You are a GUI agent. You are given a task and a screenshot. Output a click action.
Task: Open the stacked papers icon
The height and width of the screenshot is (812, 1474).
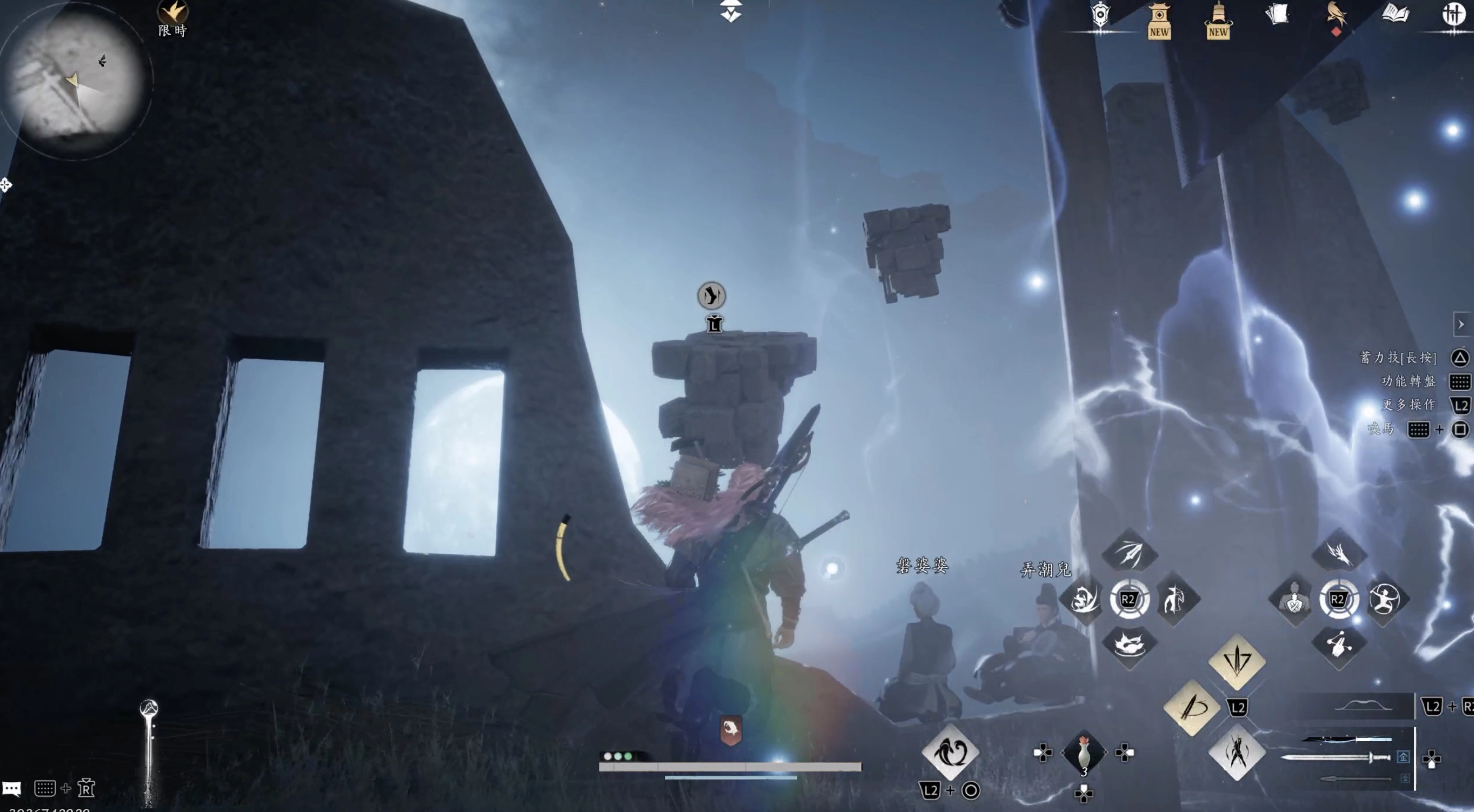1277,15
